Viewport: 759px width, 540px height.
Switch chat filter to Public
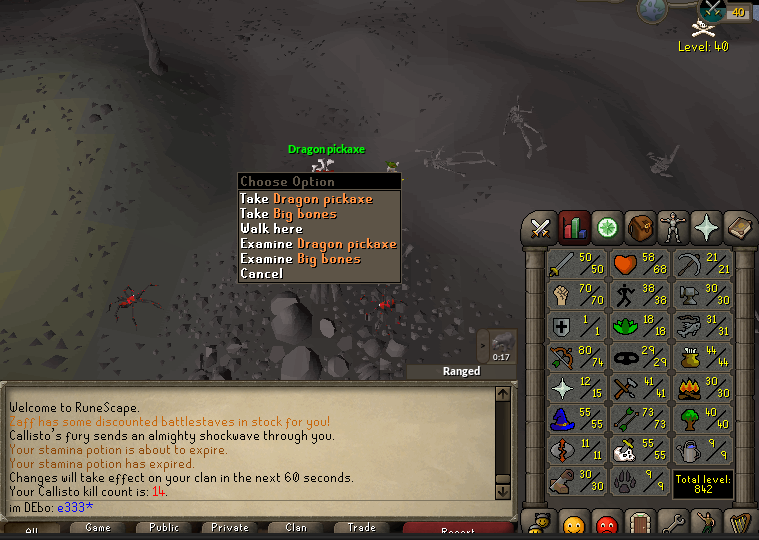[x=164, y=528]
